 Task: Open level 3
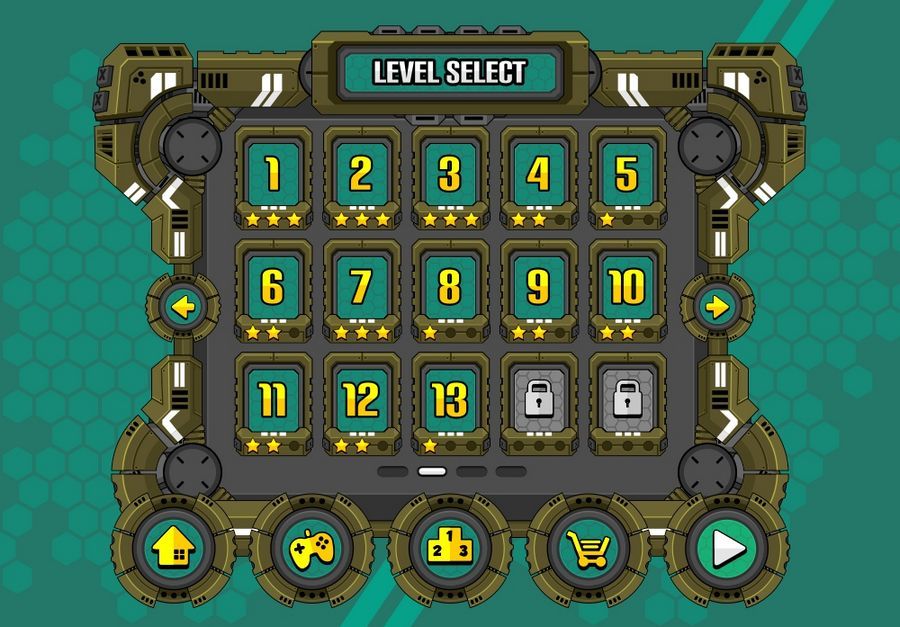click(x=450, y=175)
